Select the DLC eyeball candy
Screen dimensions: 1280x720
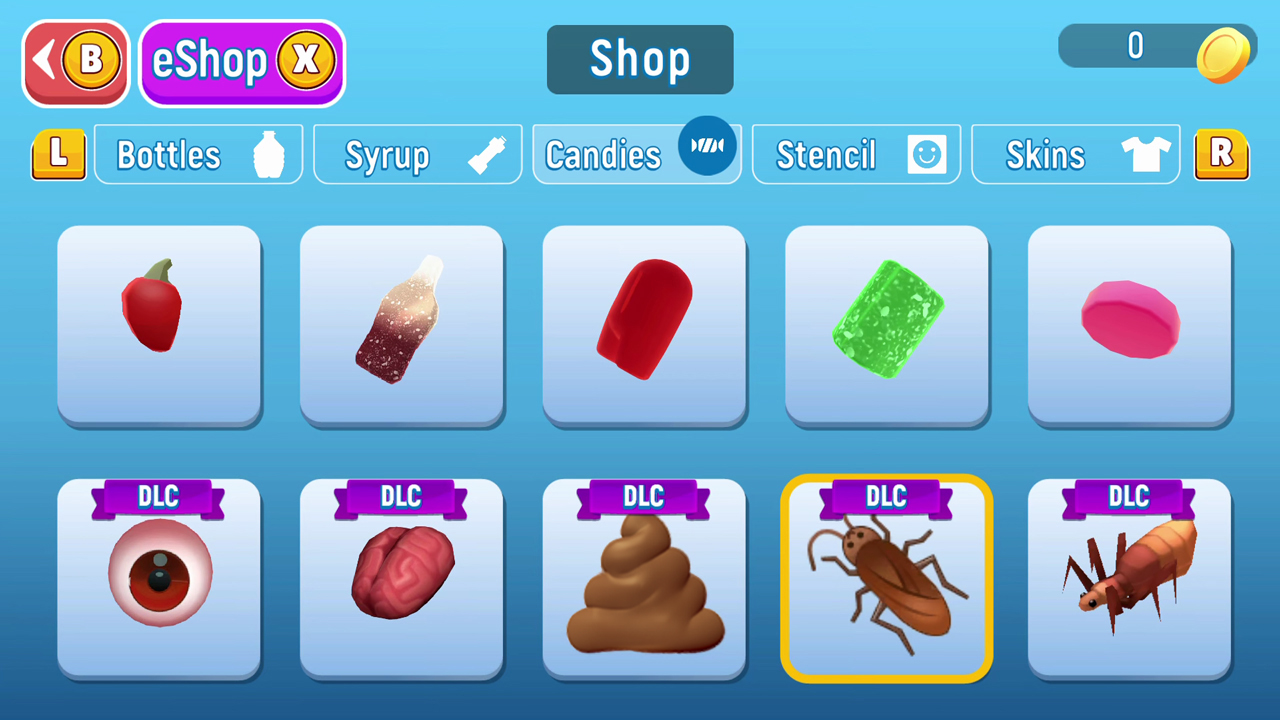(159, 580)
